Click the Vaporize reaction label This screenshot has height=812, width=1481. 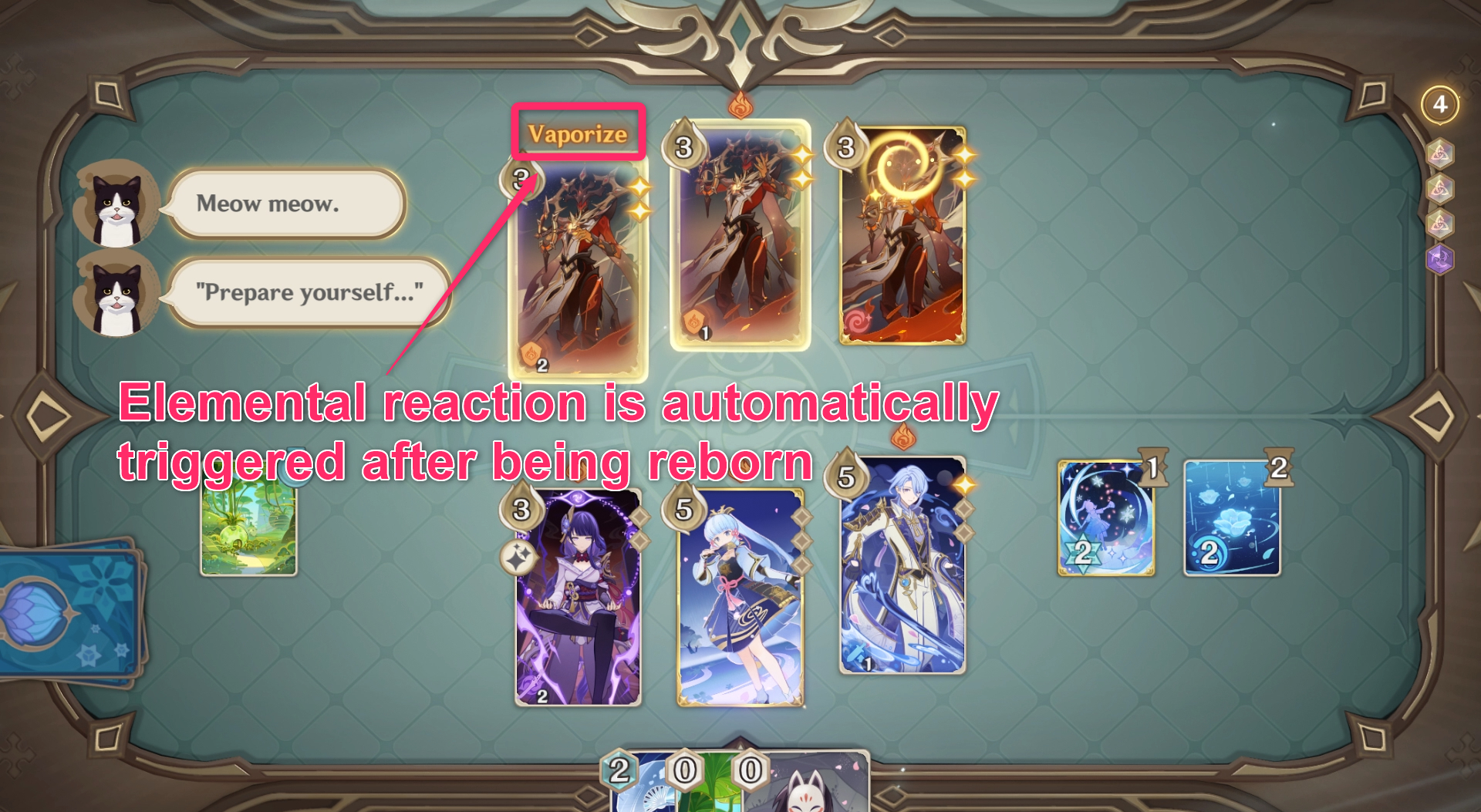[577, 133]
